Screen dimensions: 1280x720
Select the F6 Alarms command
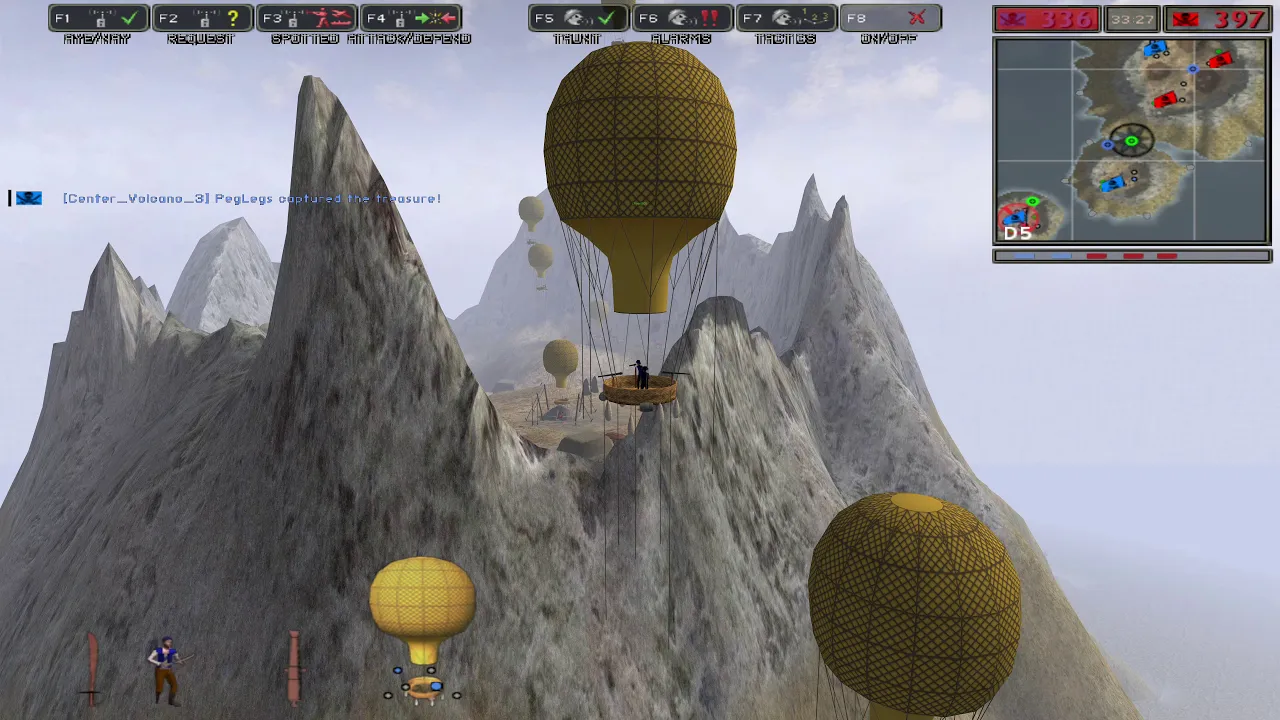point(683,19)
